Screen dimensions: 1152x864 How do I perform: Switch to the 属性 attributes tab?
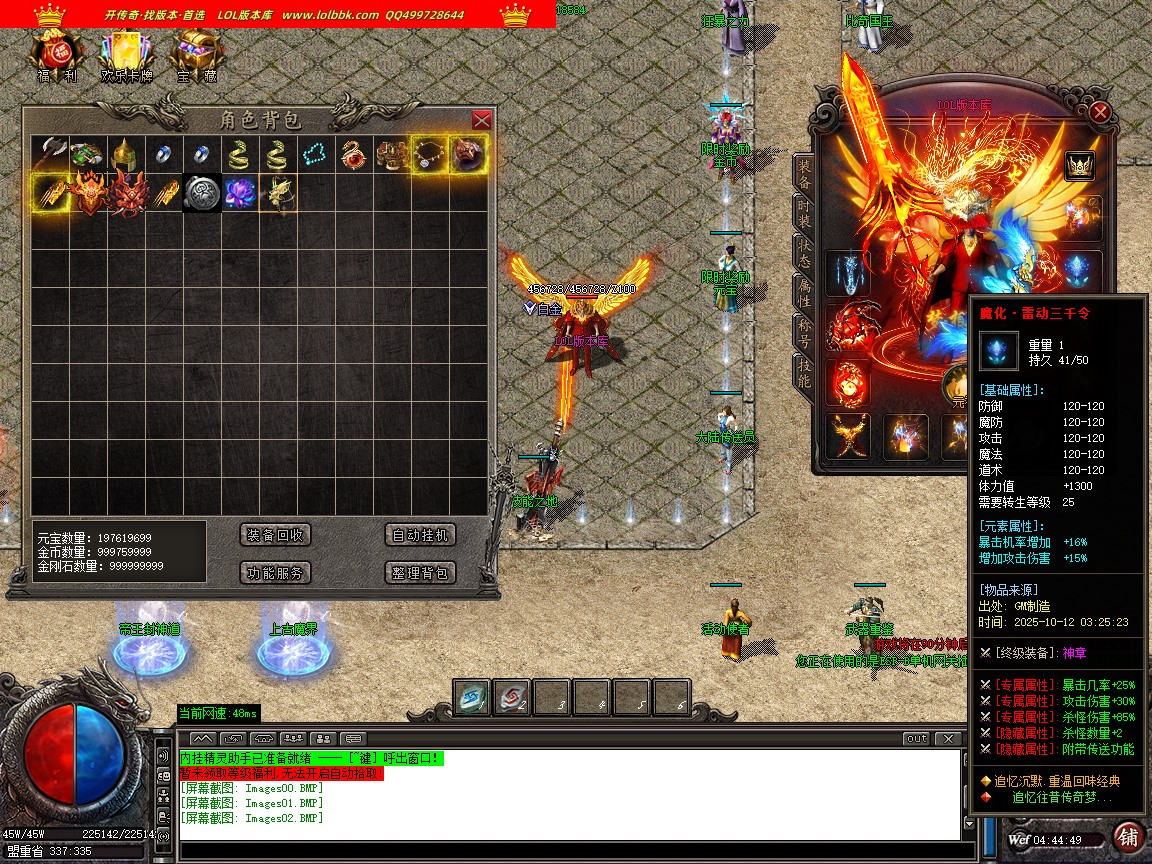click(x=804, y=292)
